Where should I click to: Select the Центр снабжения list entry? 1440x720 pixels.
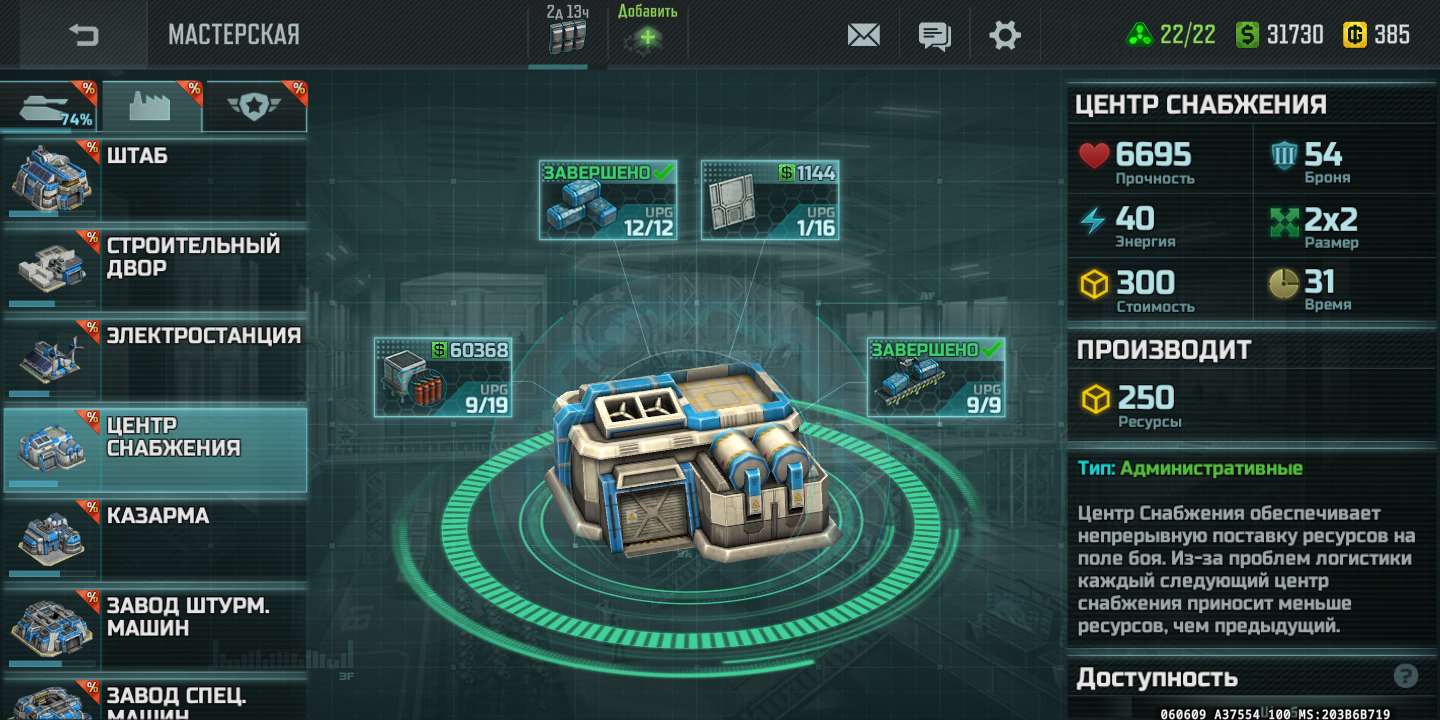[154, 448]
